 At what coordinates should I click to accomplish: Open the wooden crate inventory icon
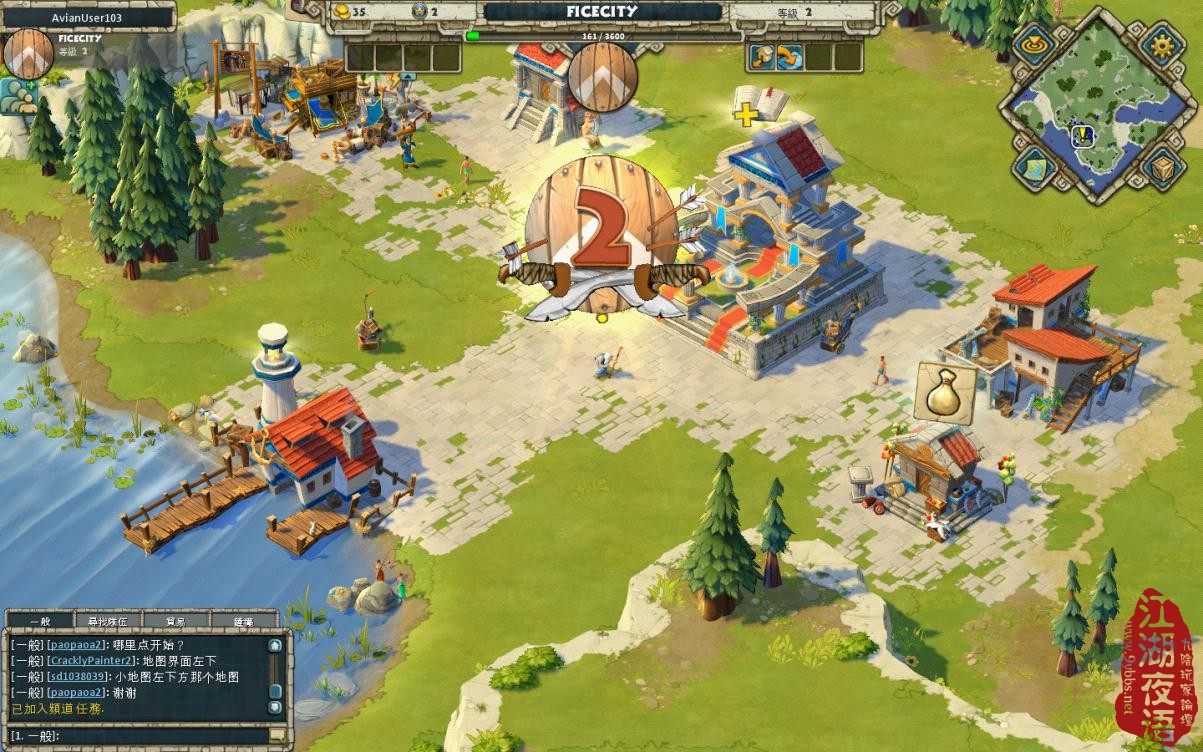coord(1162,168)
